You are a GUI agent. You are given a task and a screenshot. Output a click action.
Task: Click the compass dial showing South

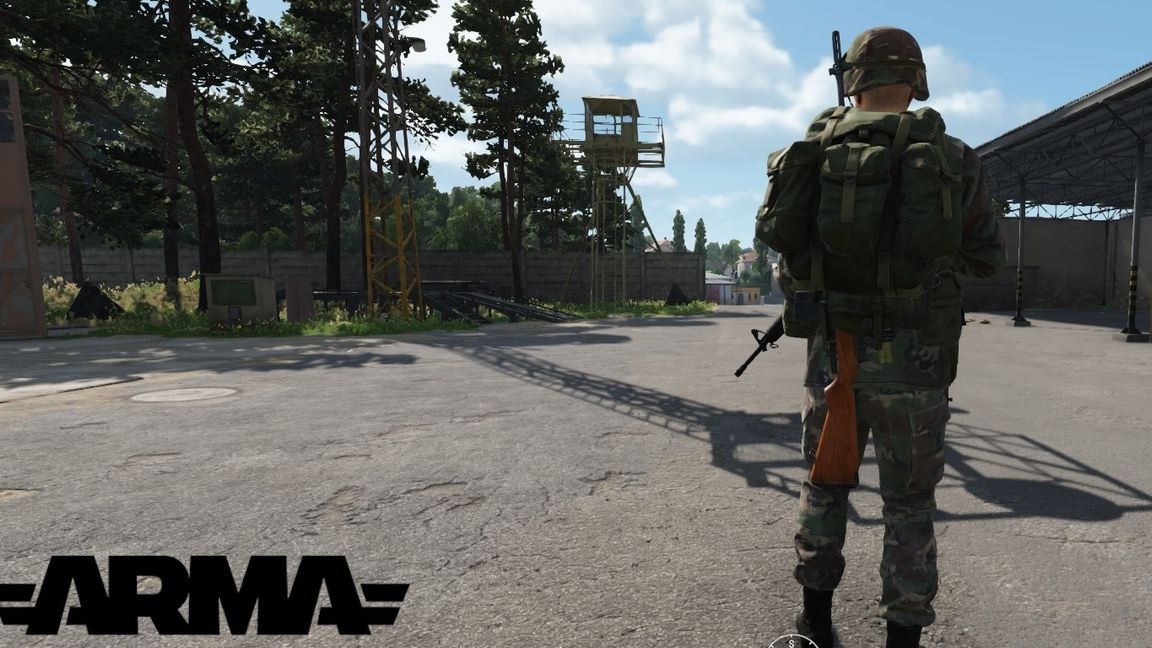tap(793, 641)
